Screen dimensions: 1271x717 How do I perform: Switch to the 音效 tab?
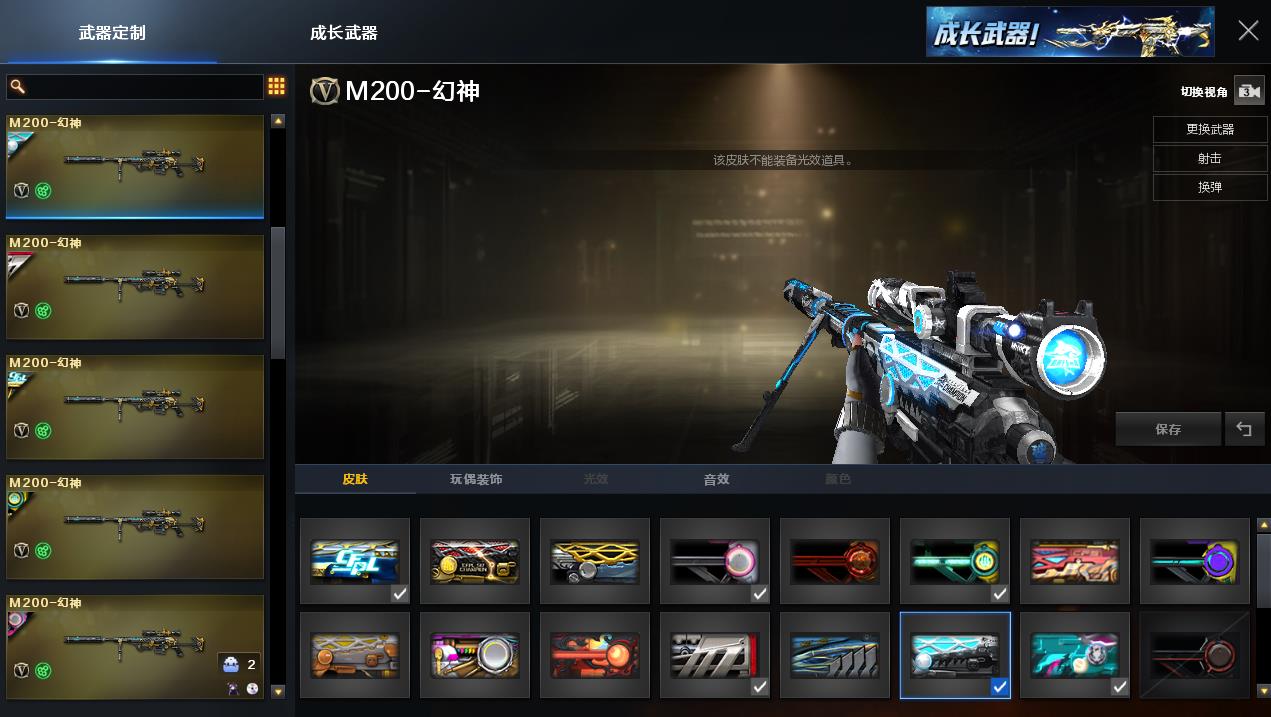[x=716, y=479]
